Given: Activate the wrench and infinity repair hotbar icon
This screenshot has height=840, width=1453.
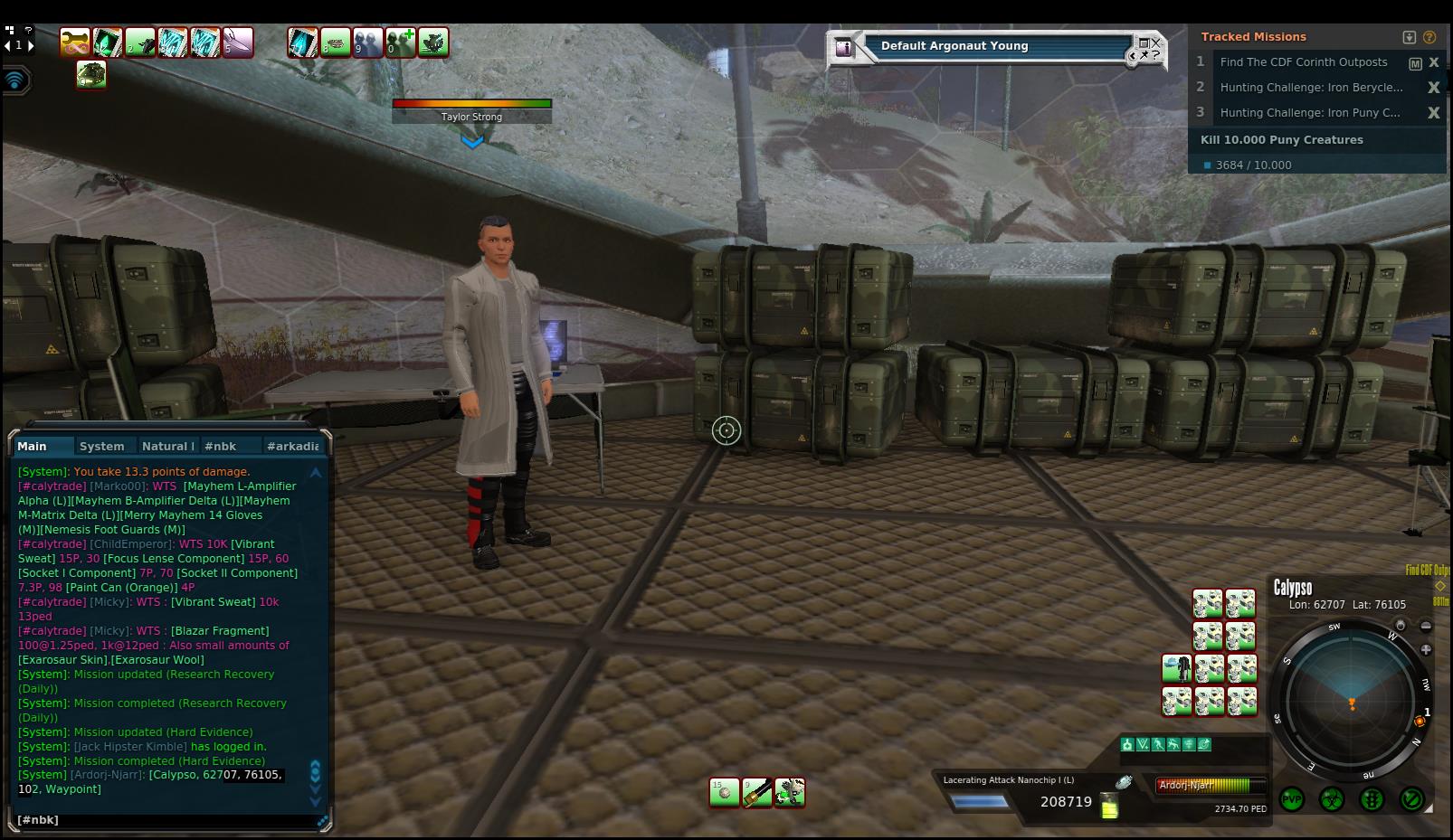Looking at the screenshot, I should coord(75,42).
